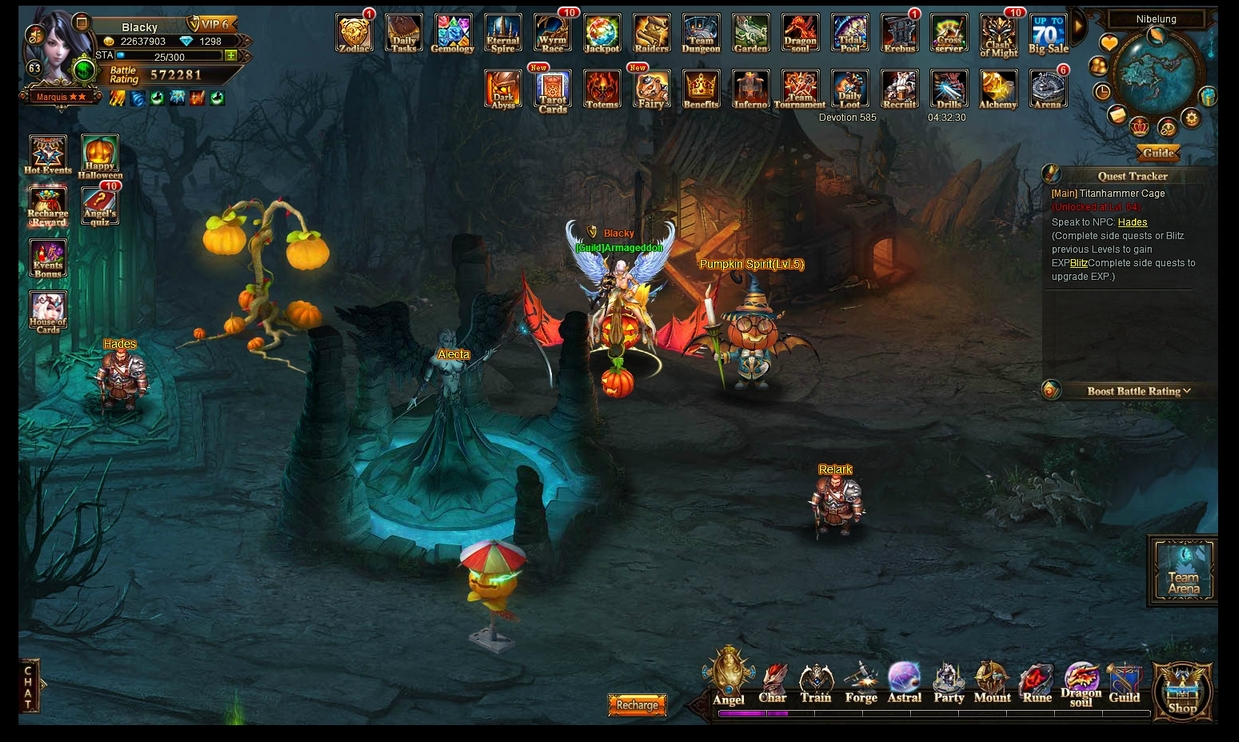The image size is (1239, 742).
Task: Expand the Chat panel
Action: pos(29,685)
